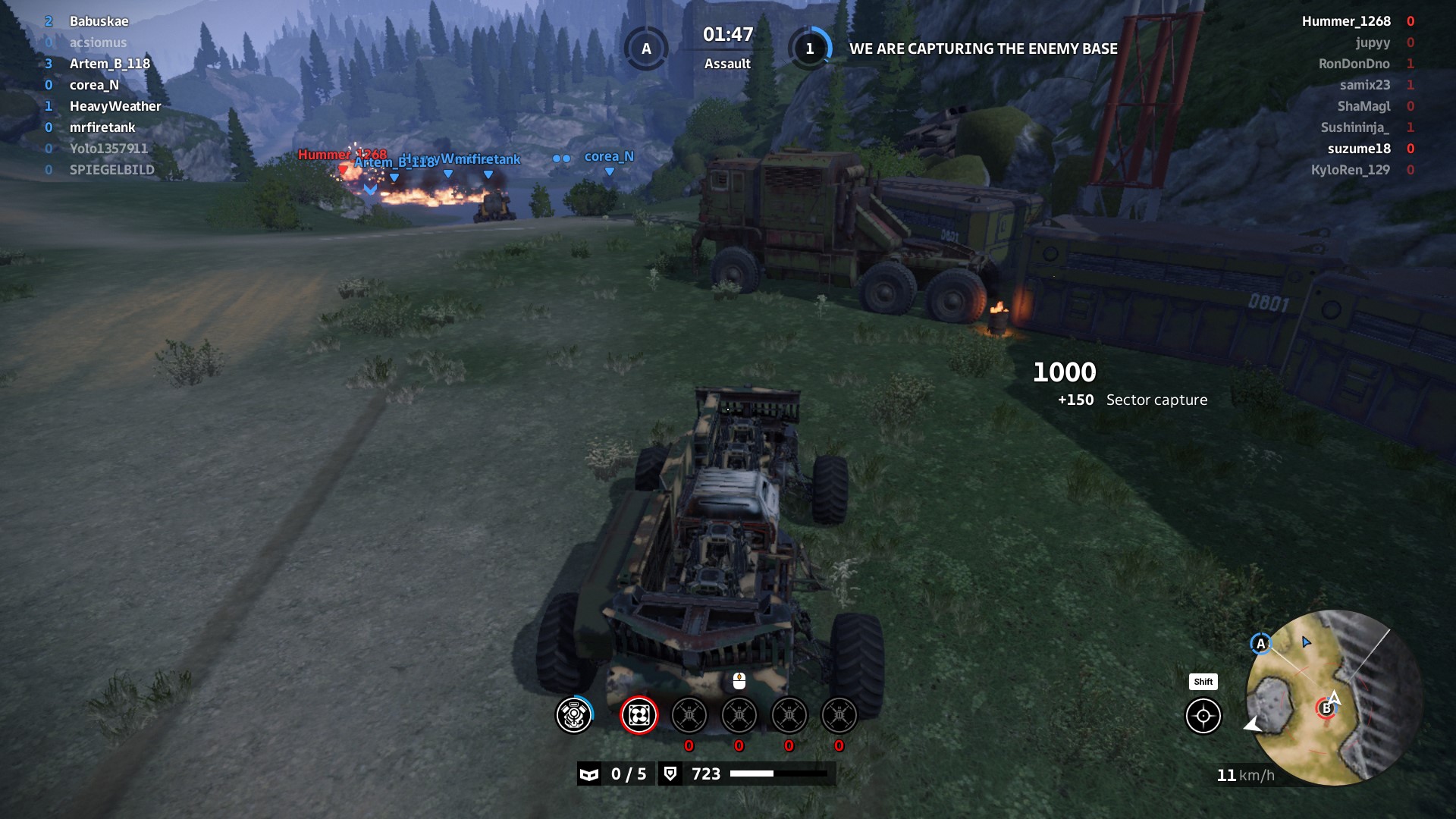The height and width of the screenshot is (819, 1456).
Task: Activate the red-ringed module icon
Action: (x=639, y=715)
